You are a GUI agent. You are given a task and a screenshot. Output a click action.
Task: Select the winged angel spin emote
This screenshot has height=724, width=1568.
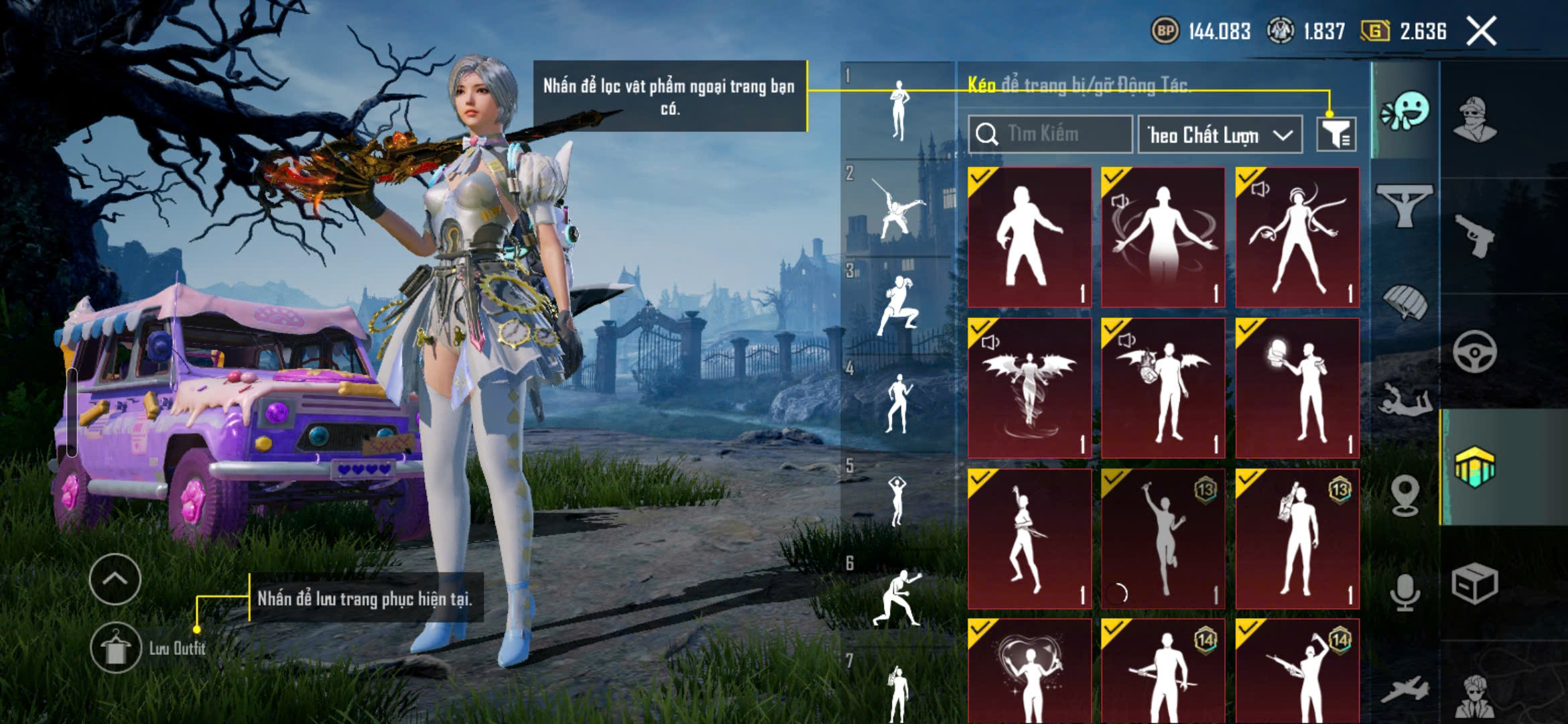pyautogui.click(x=1029, y=389)
